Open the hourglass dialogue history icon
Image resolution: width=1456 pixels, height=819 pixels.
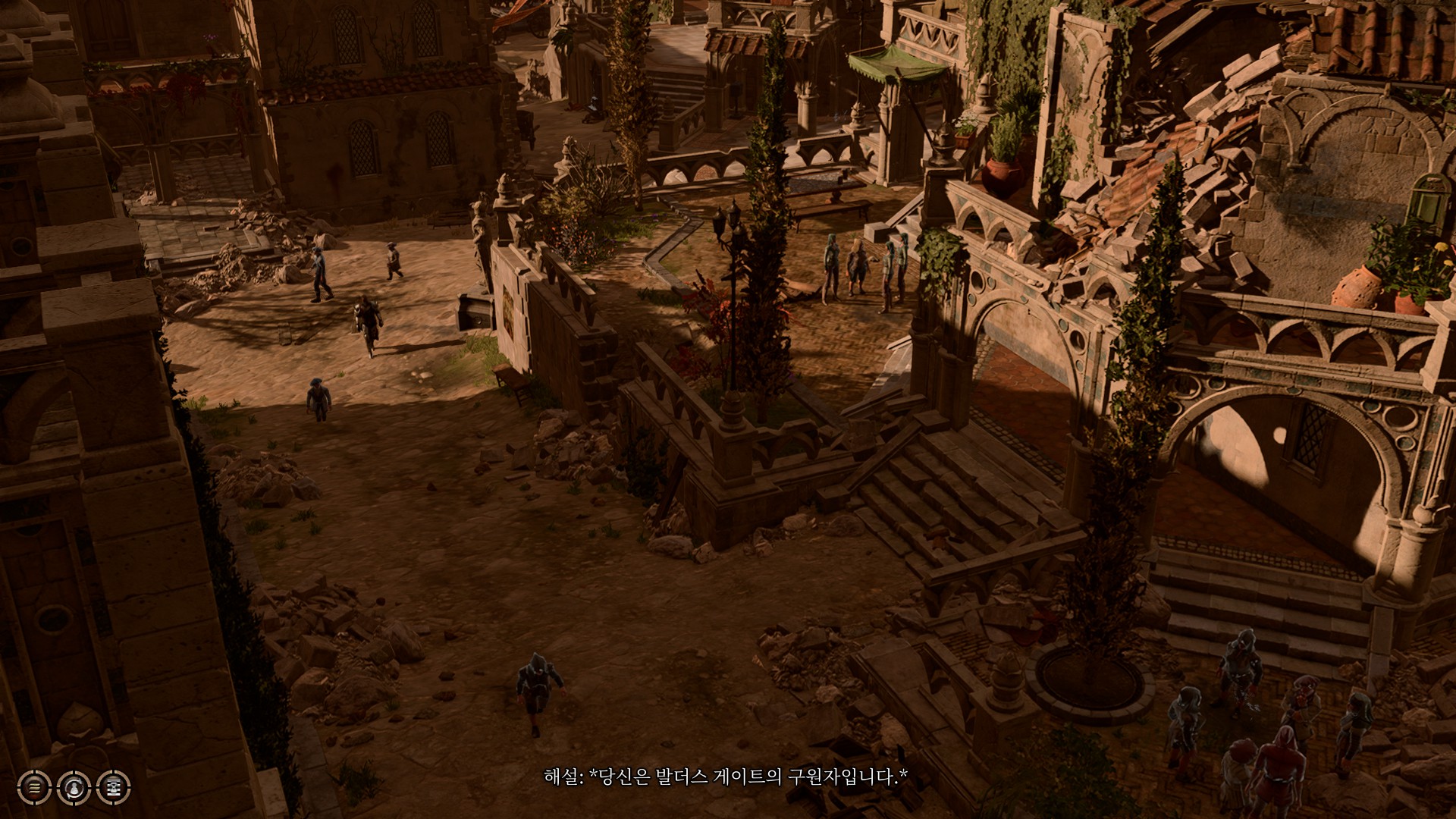(114, 787)
